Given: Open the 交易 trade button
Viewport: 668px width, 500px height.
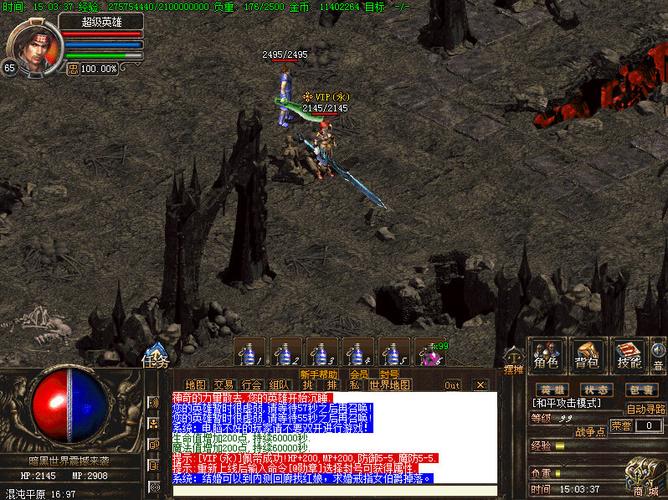Looking at the screenshot, I should tap(224, 384).
